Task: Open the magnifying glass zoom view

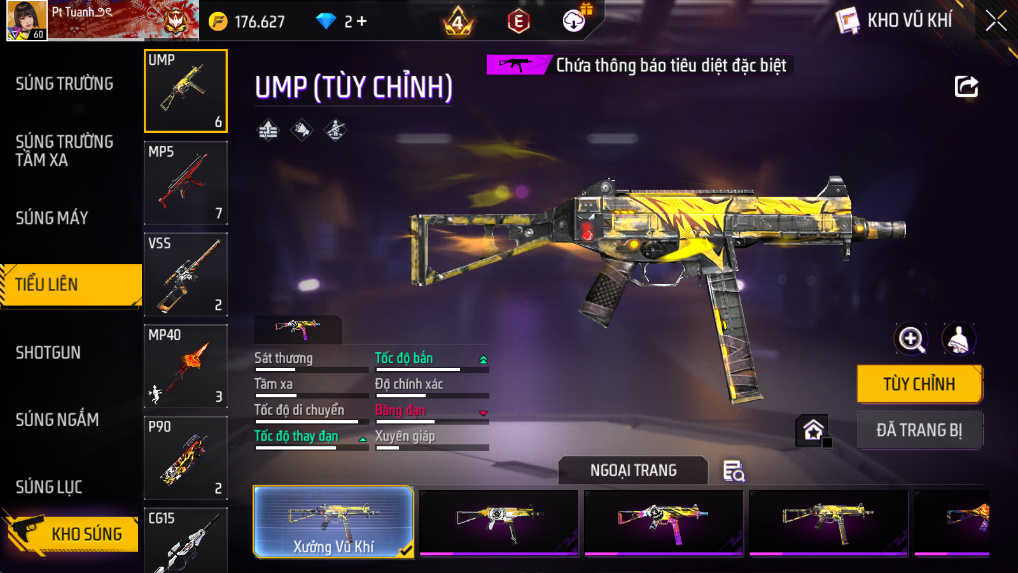Action: point(911,339)
